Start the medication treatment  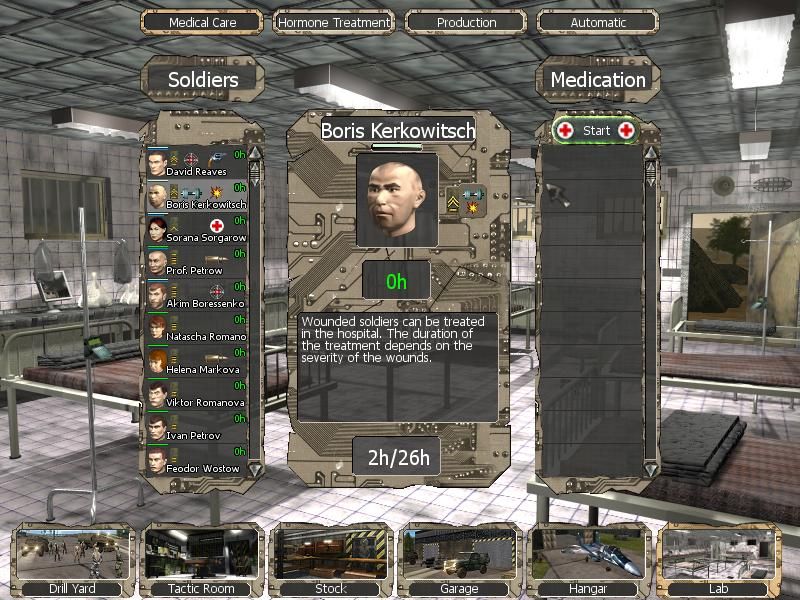596,130
